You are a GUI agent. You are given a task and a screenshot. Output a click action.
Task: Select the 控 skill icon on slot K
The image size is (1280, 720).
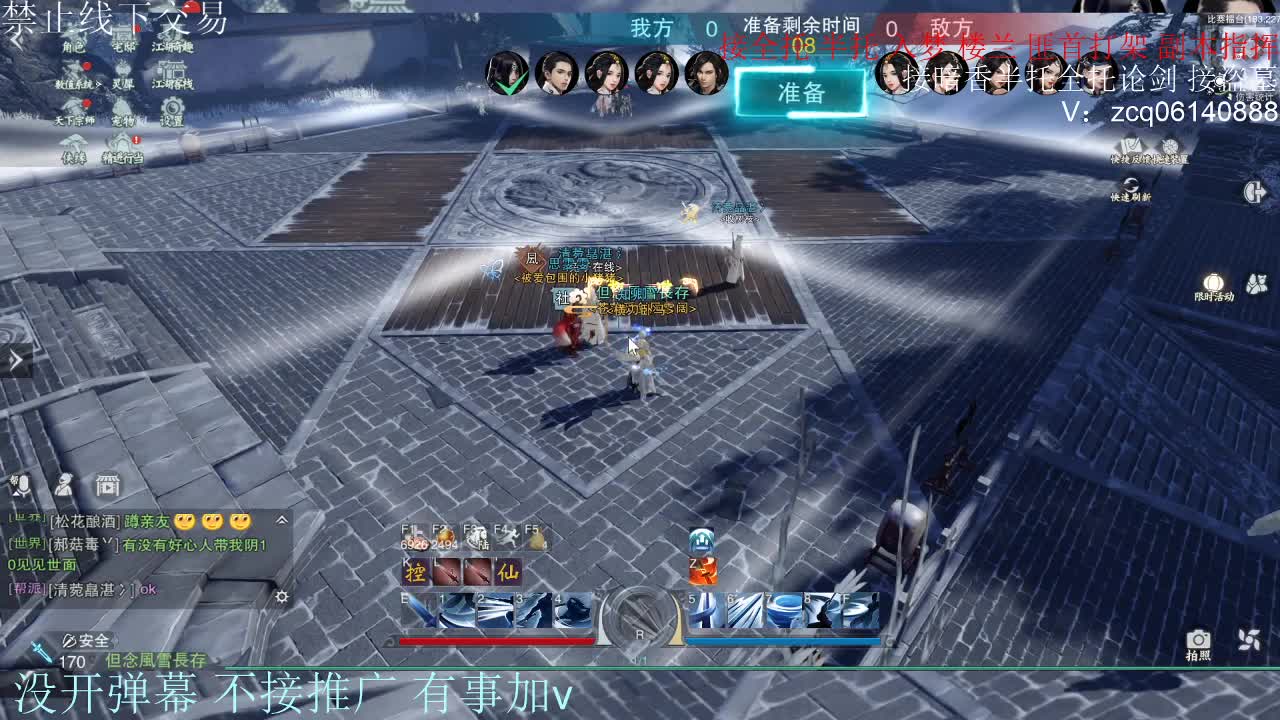tap(416, 572)
